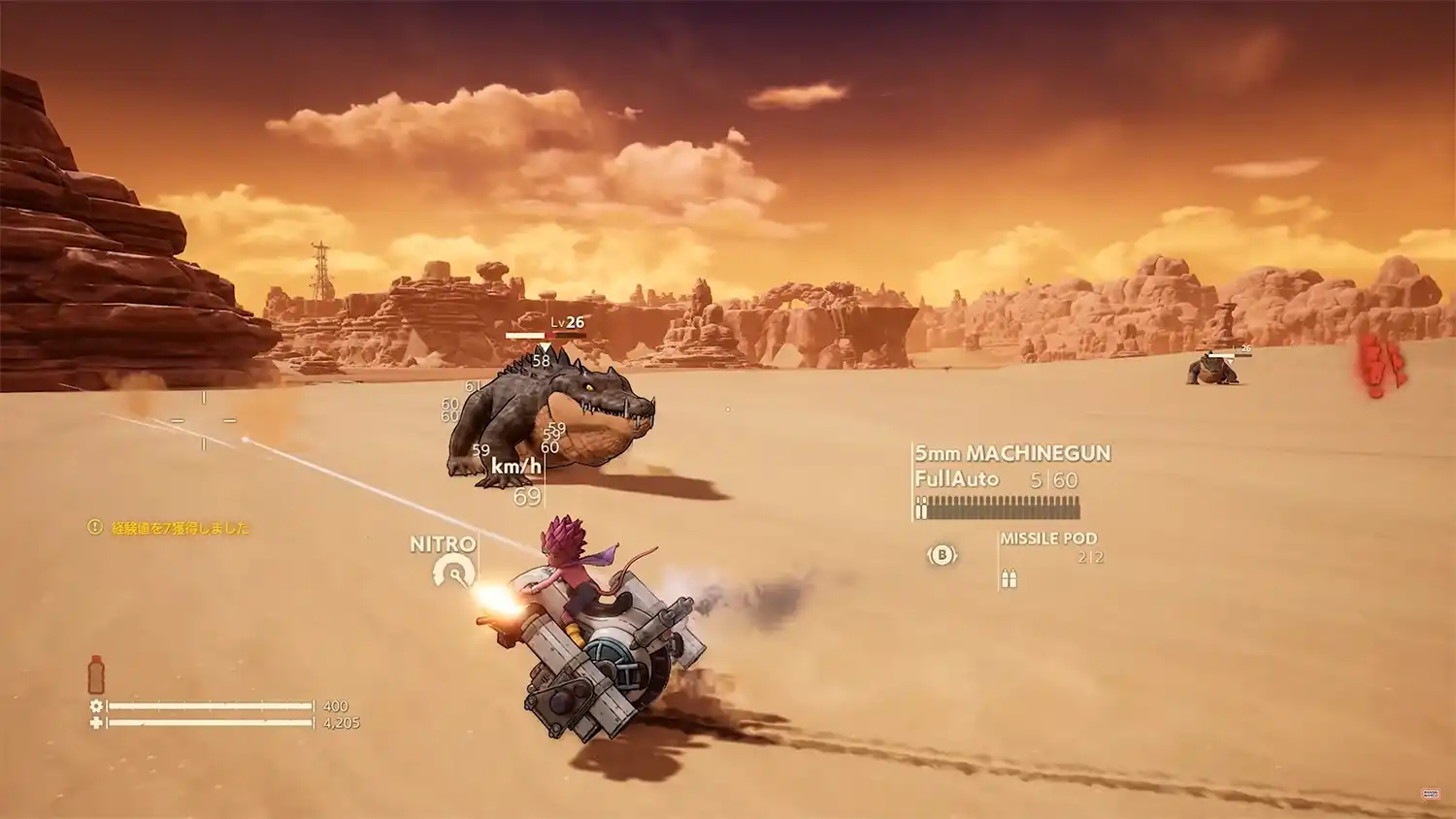Select the 5mm MACHINEGUN weapon label
1456x819 pixels.
point(1012,453)
